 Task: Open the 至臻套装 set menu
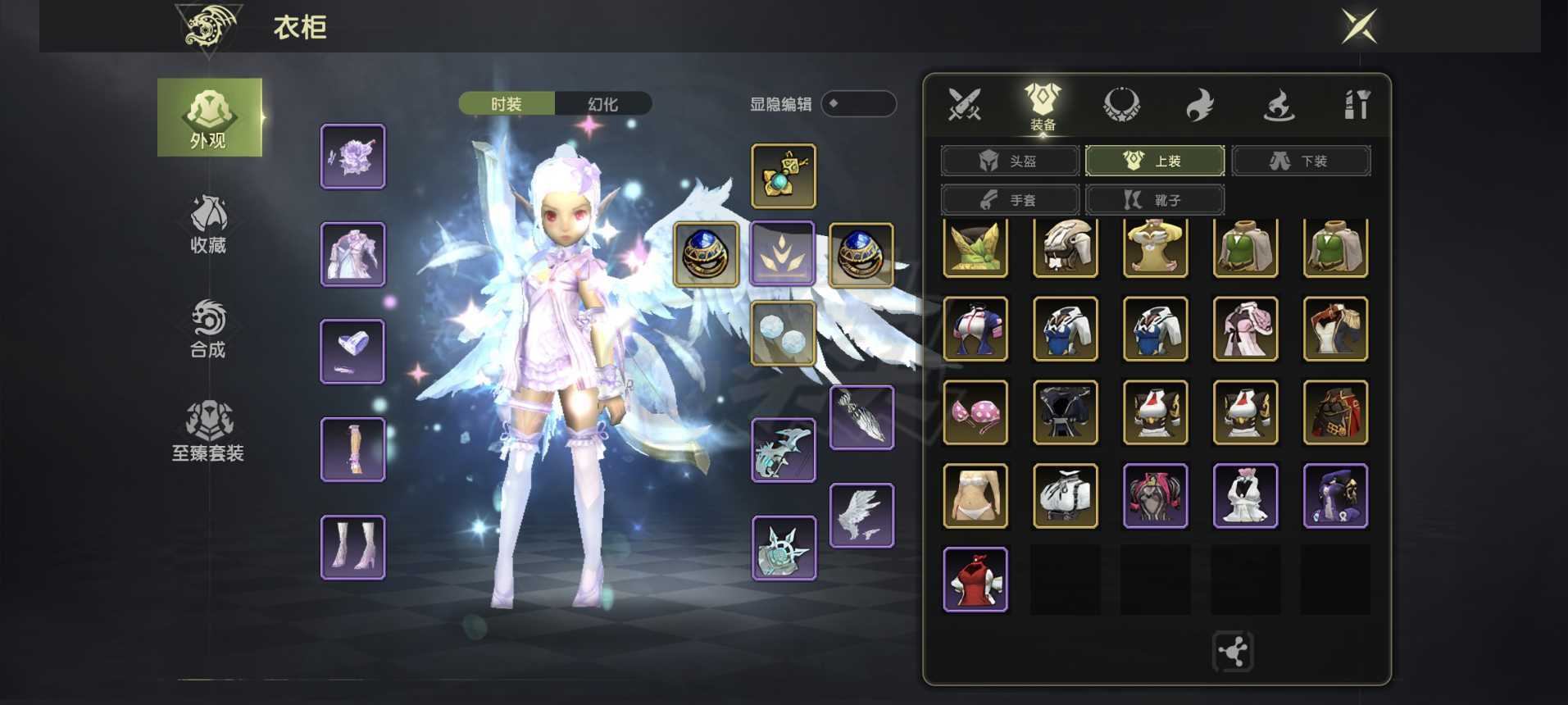[208, 432]
